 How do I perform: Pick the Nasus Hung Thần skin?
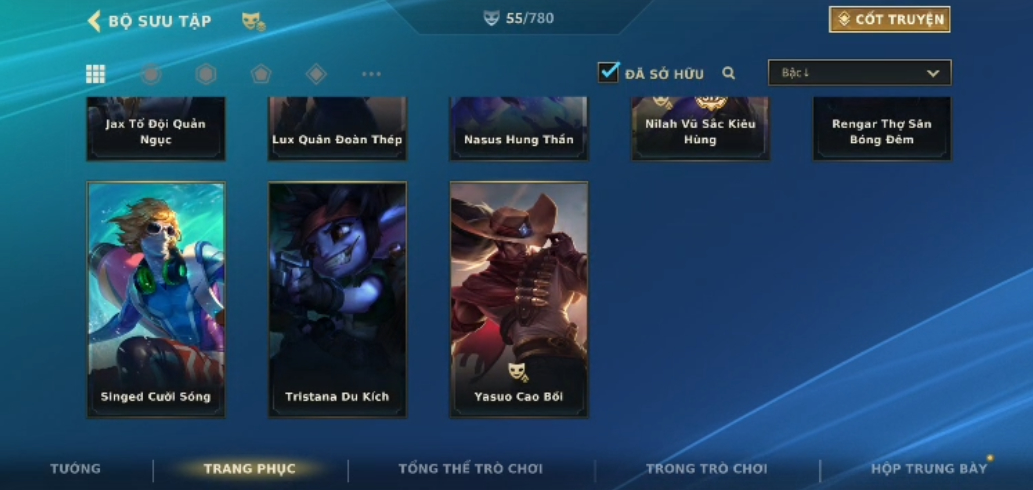[518, 129]
